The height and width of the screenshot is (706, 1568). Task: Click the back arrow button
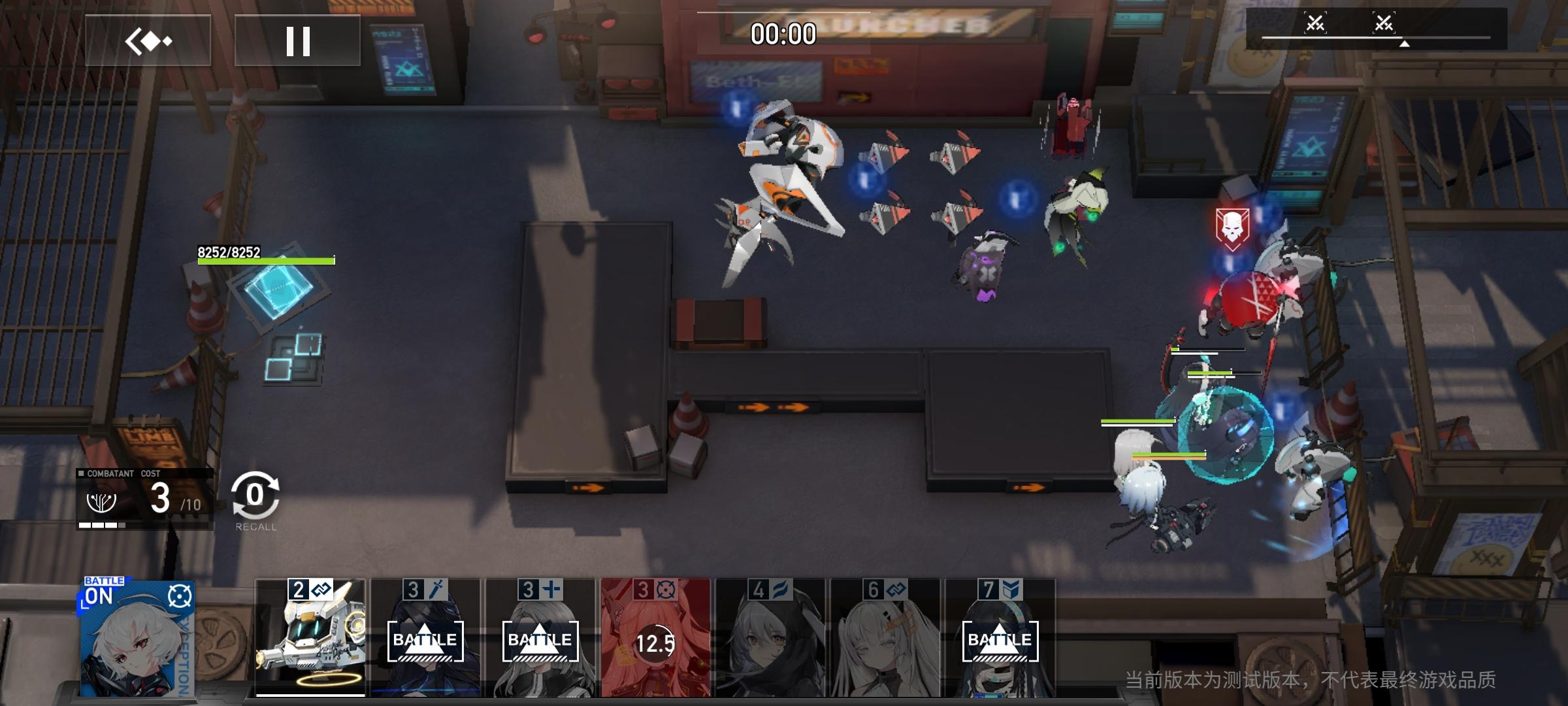click(148, 41)
